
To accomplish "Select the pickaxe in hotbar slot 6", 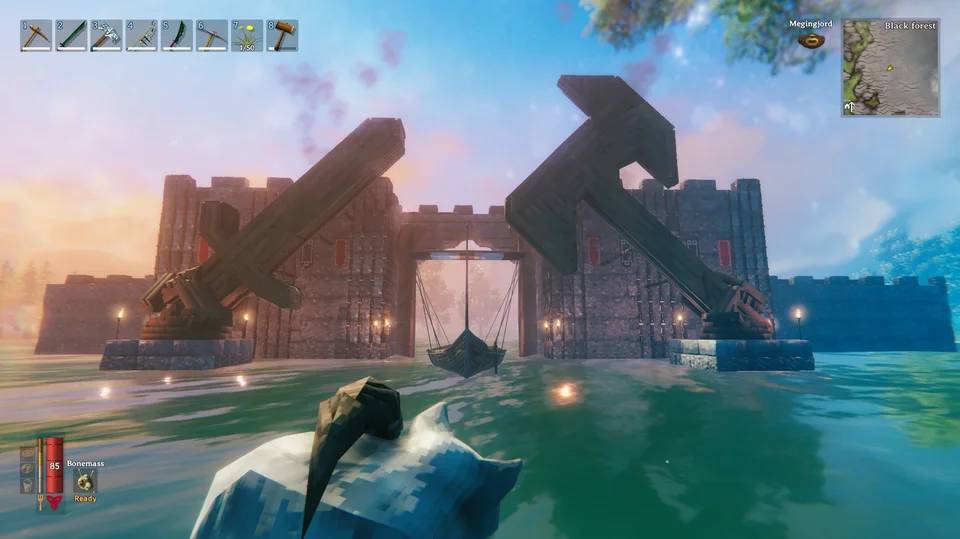I will click(x=212, y=36).
